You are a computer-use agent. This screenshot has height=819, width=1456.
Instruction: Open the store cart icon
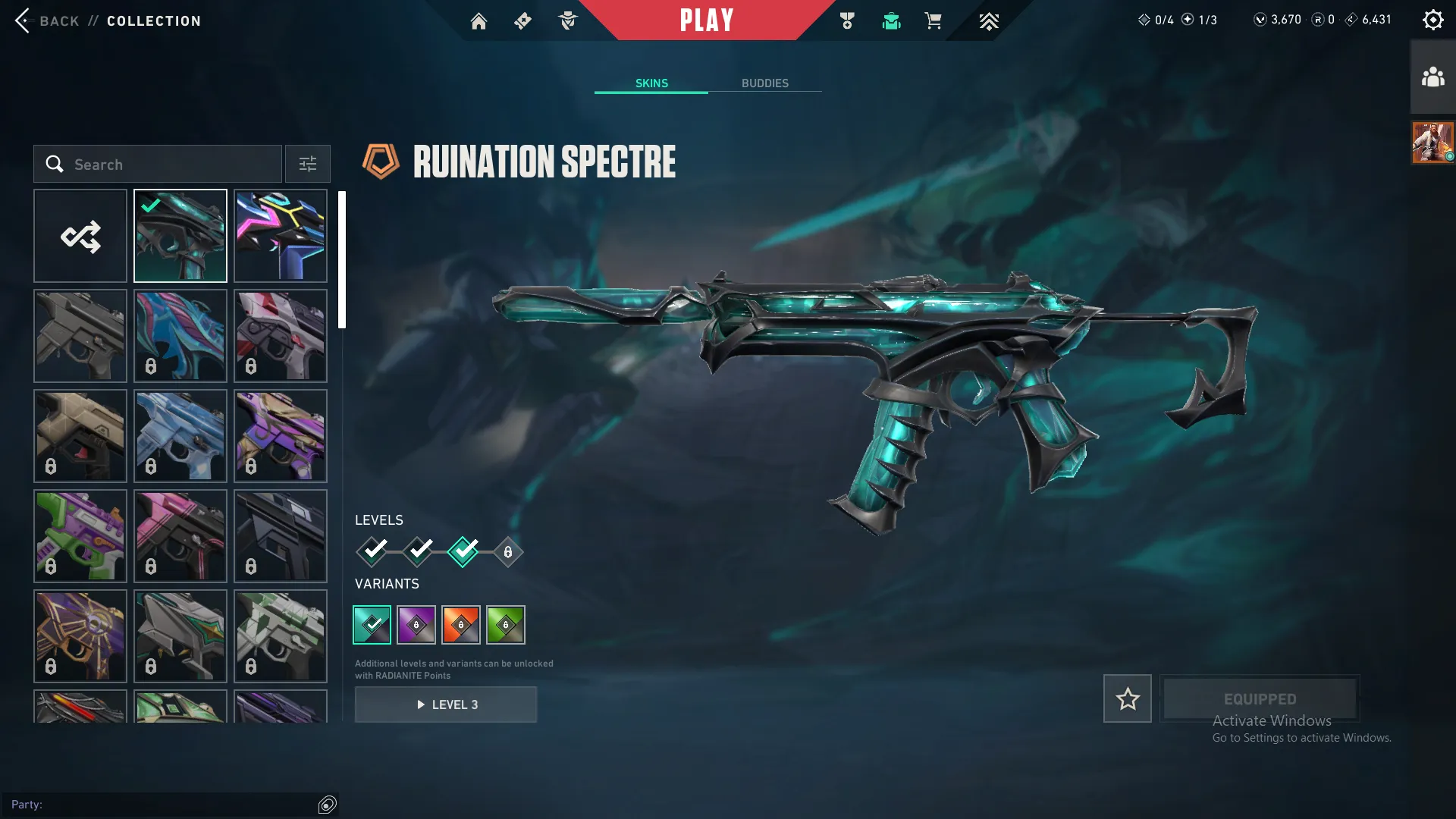934,20
